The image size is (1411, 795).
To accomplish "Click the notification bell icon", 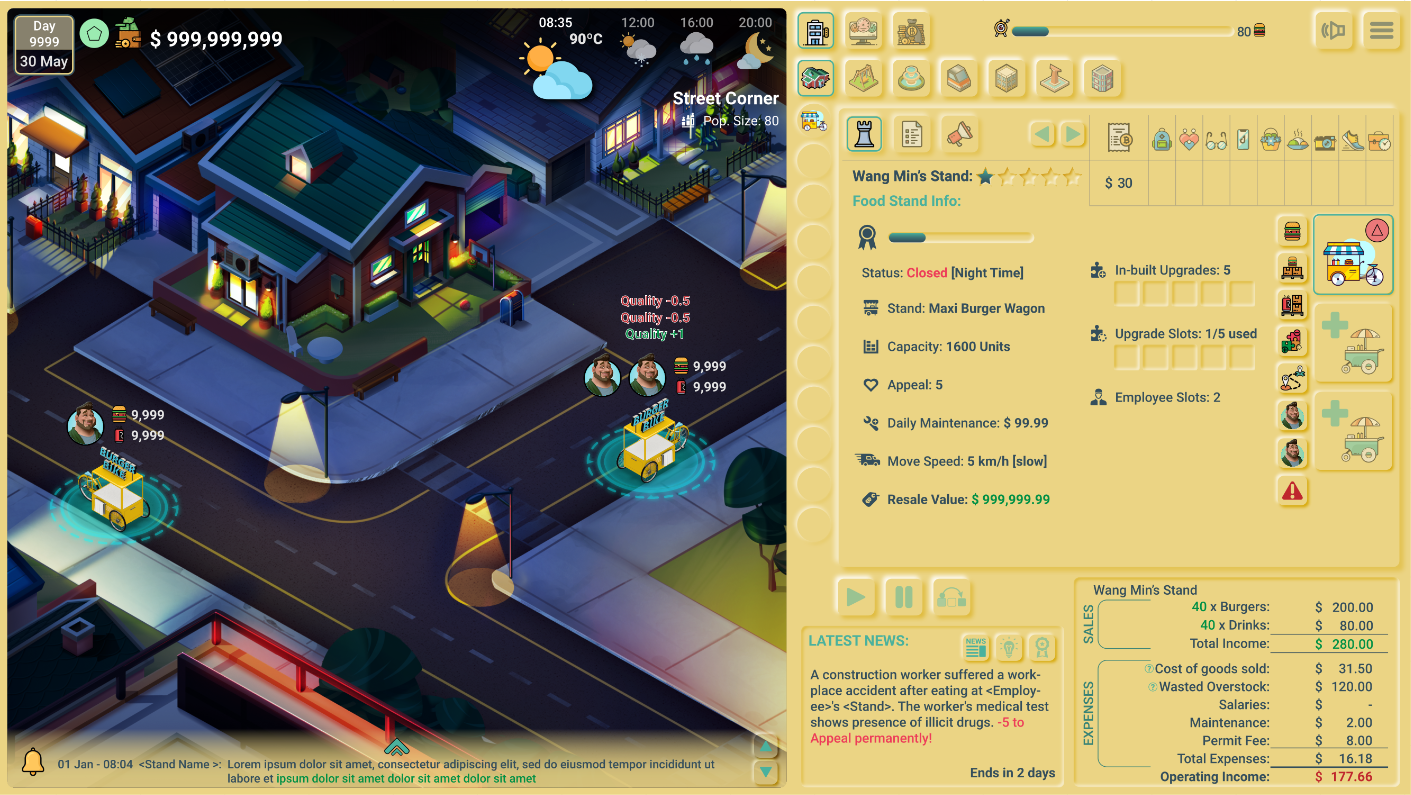I will 33,761.
